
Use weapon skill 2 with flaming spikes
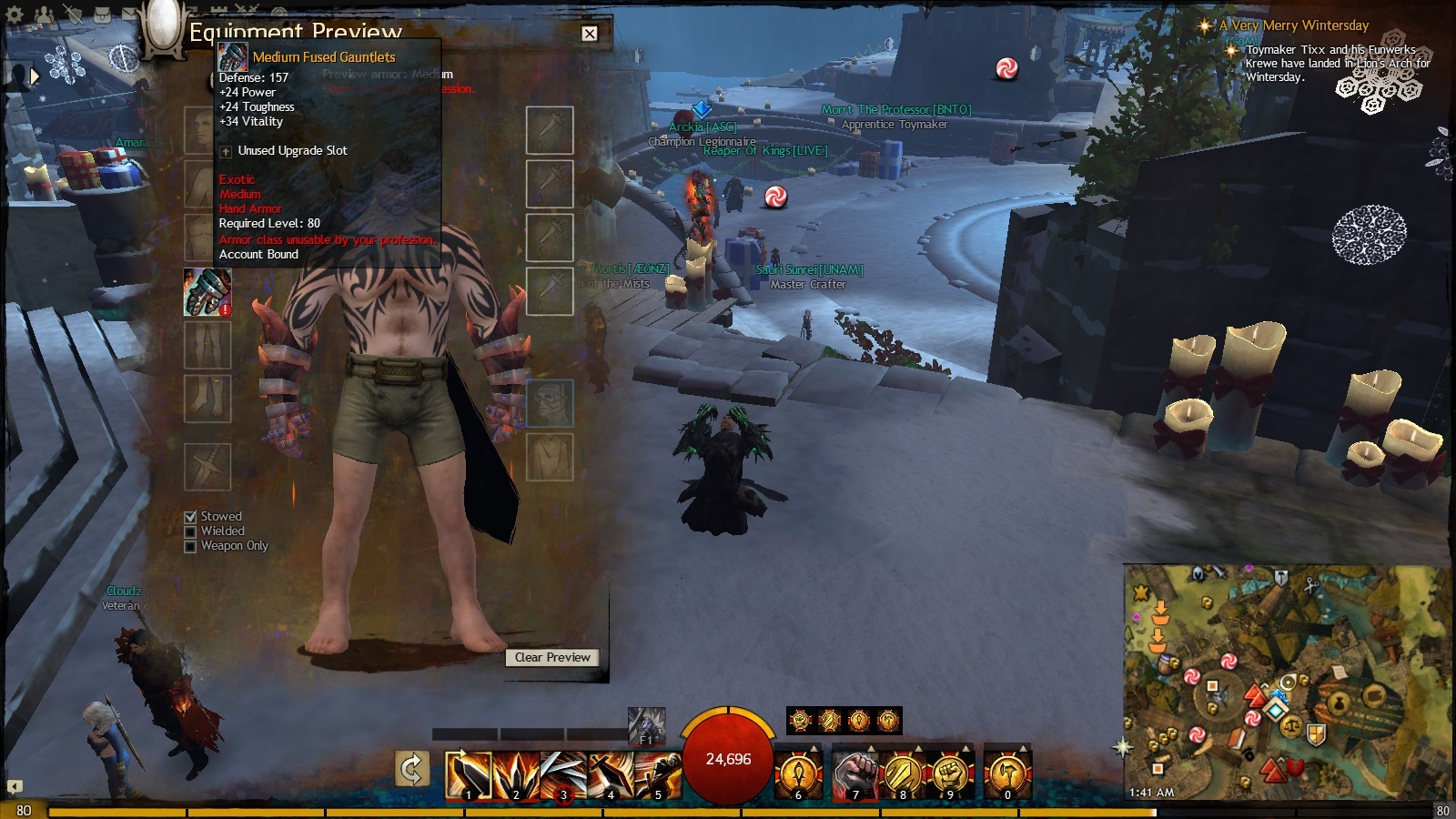515,775
